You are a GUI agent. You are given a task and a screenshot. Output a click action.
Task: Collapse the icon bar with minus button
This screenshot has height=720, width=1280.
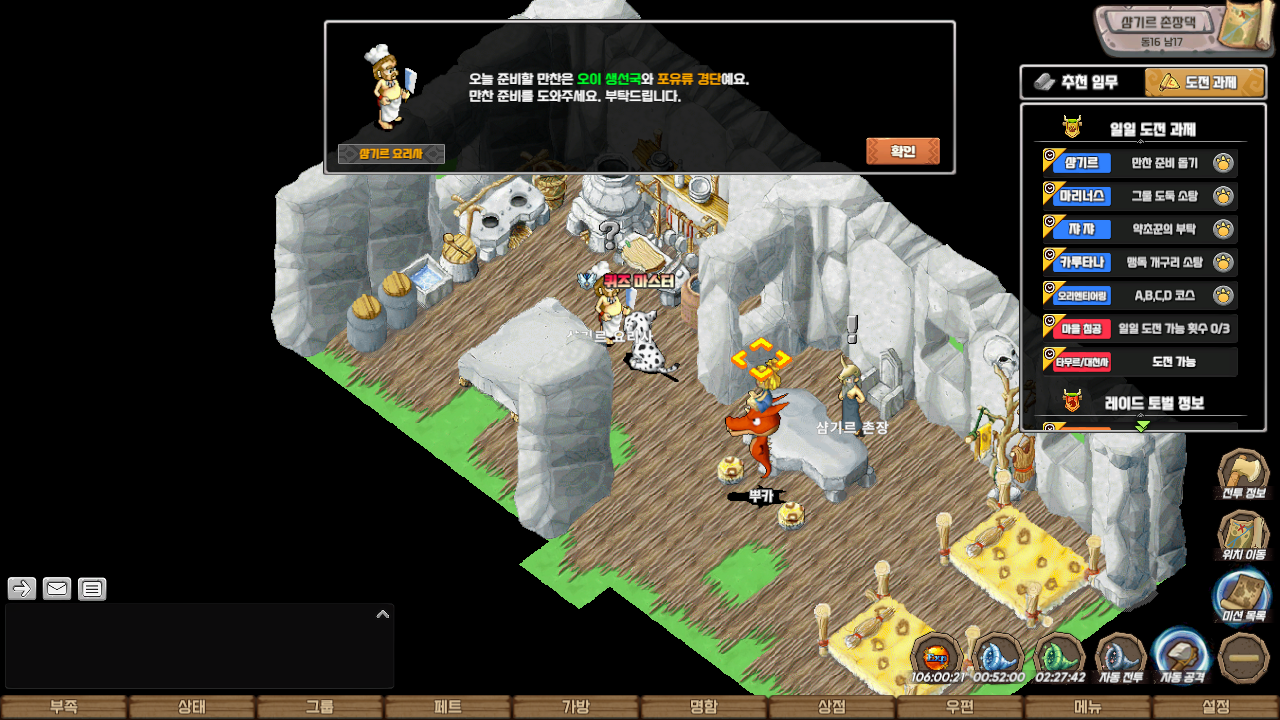tap(1244, 658)
